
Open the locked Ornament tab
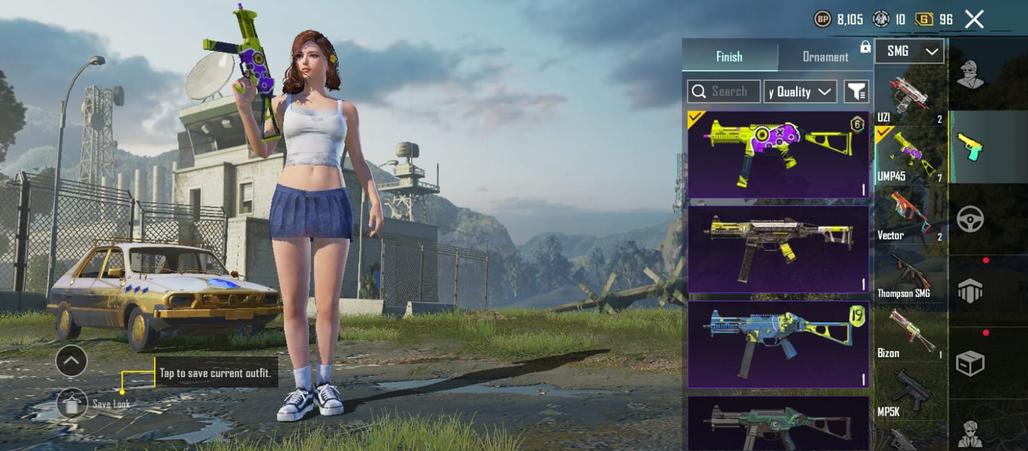[826, 57]
